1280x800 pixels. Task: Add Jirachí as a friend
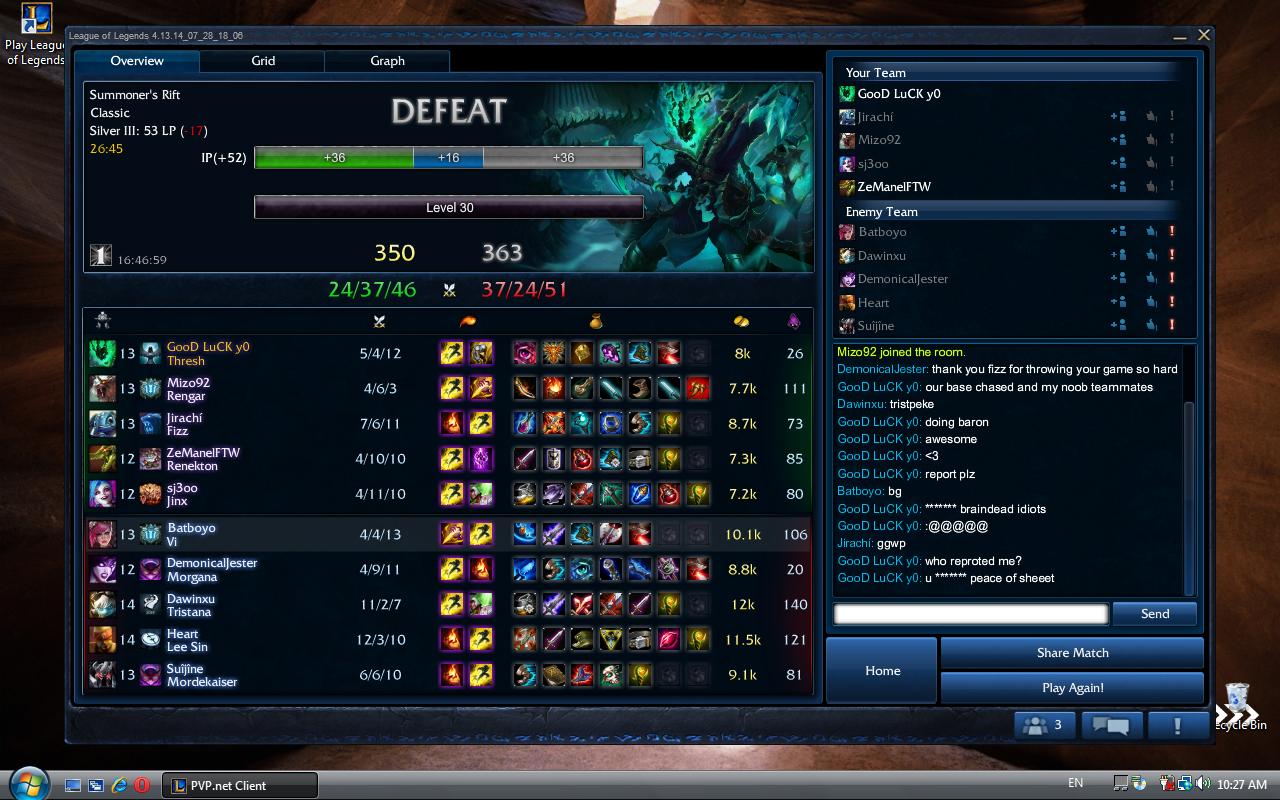pos(1119,117)
